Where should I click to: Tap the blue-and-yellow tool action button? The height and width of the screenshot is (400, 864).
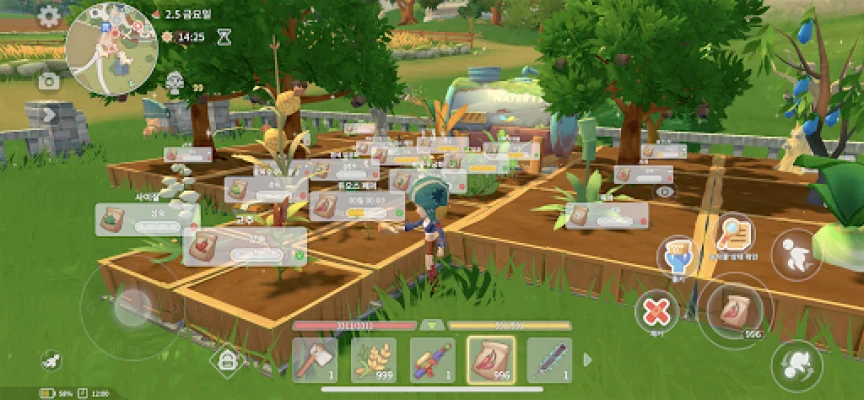(678, 257)
